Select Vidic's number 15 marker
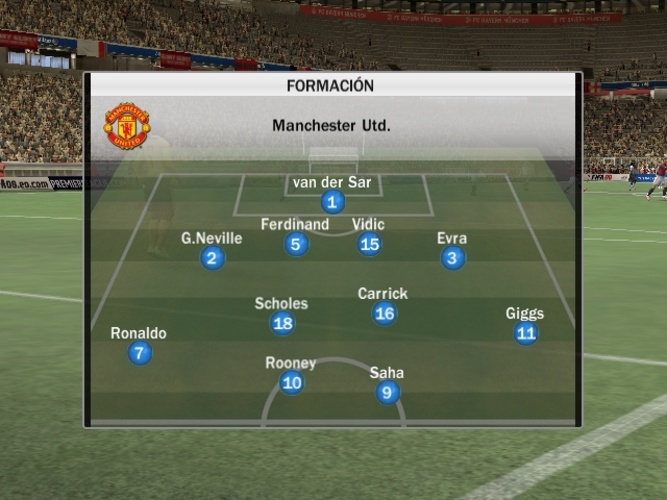The image size is (667, 500). (370, 244)
